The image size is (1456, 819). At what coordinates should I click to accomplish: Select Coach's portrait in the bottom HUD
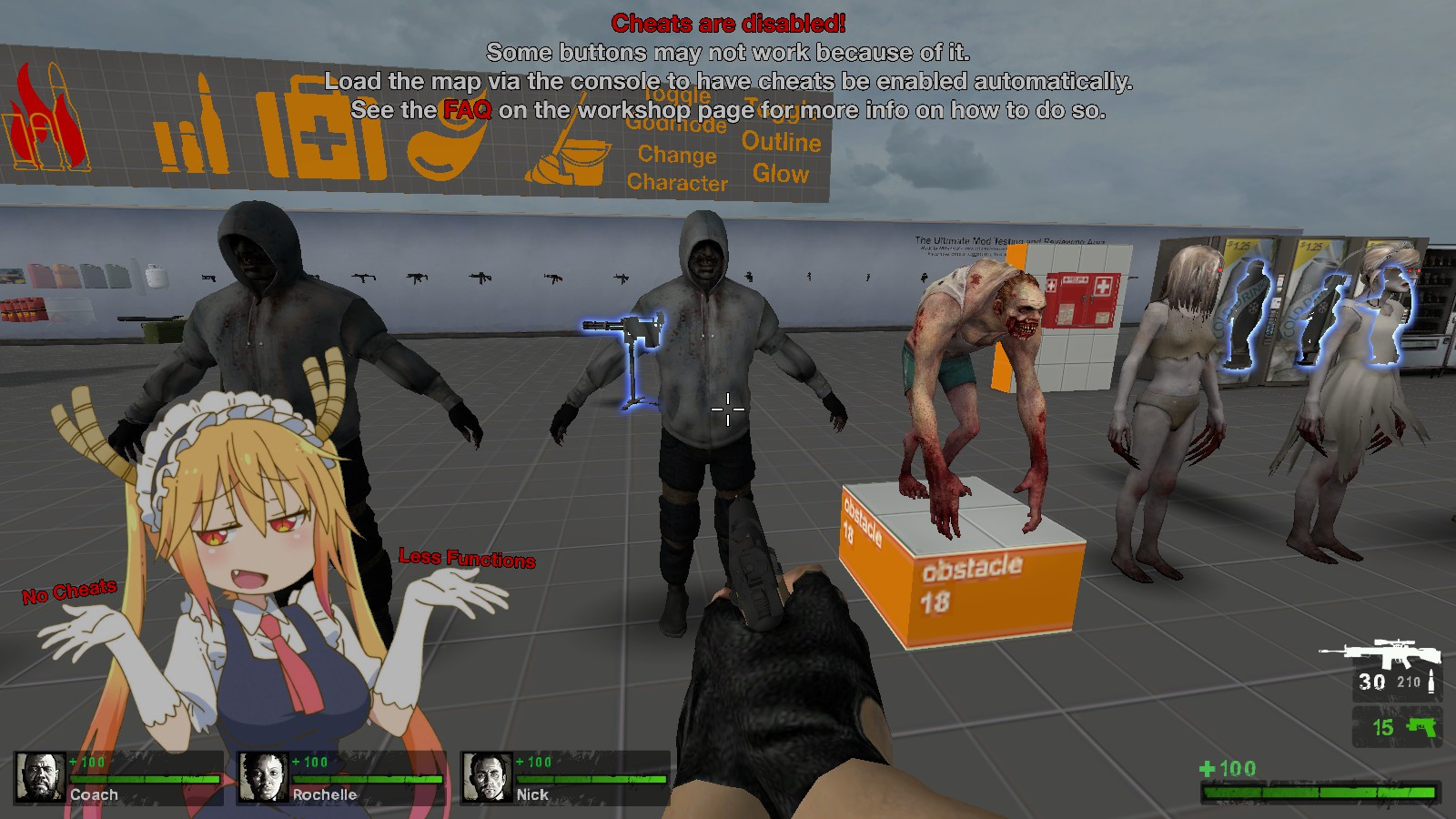(x=38, y=778)
